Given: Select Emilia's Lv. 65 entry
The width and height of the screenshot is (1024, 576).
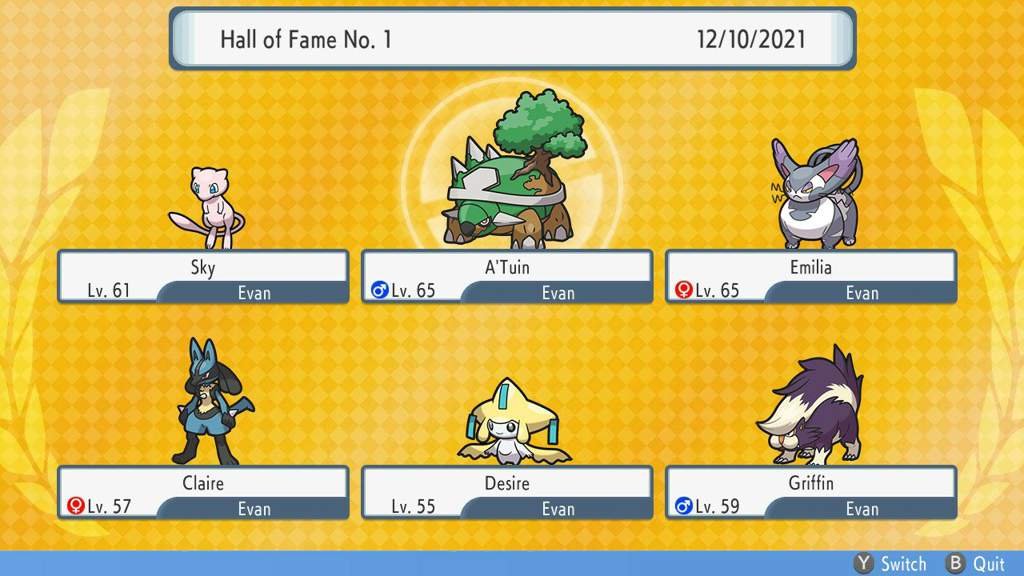Looking at the screenshot, I should (811, 277).
